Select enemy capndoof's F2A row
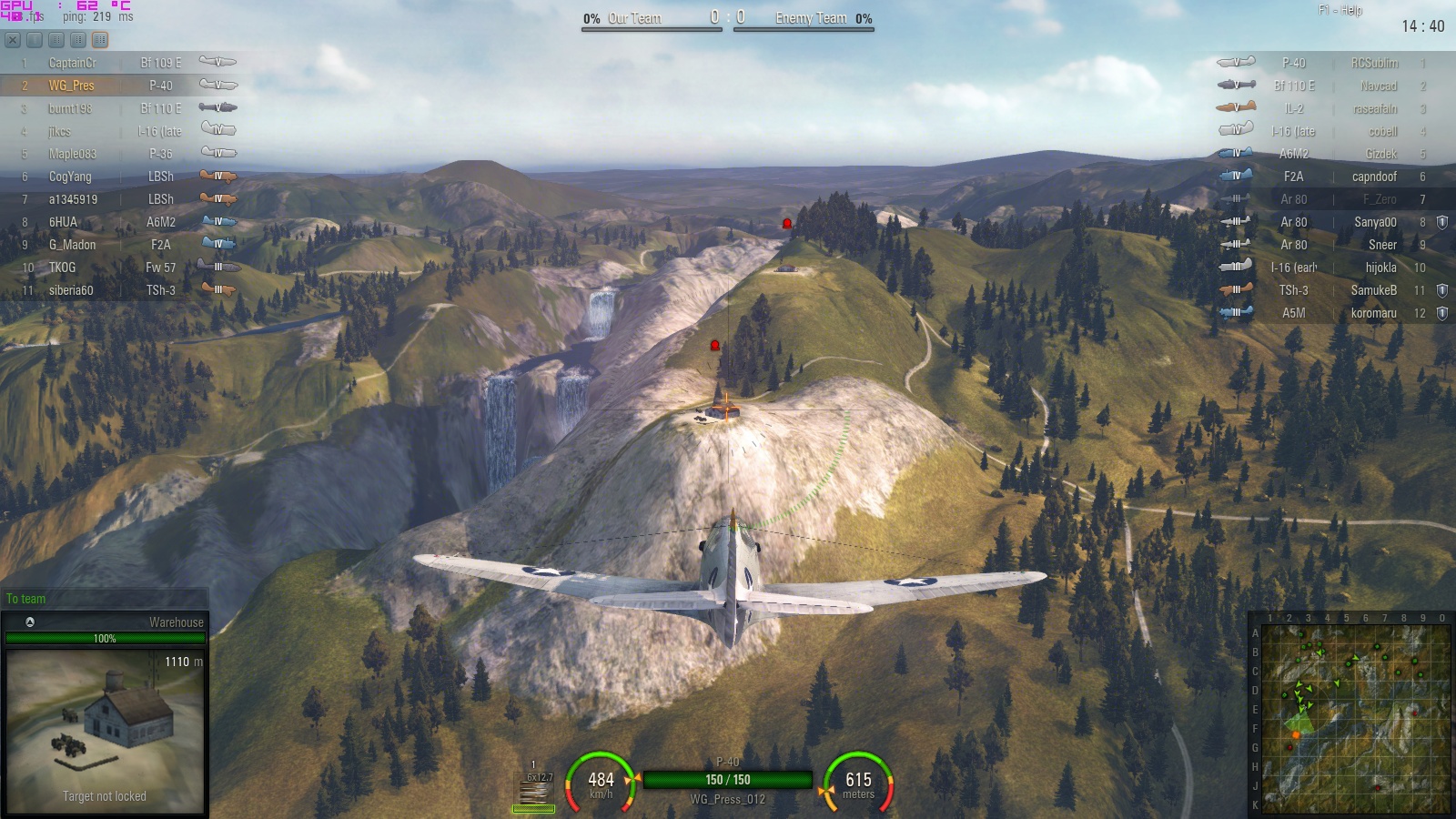This screenshot has height=819, width=1456. (1338, 177)
